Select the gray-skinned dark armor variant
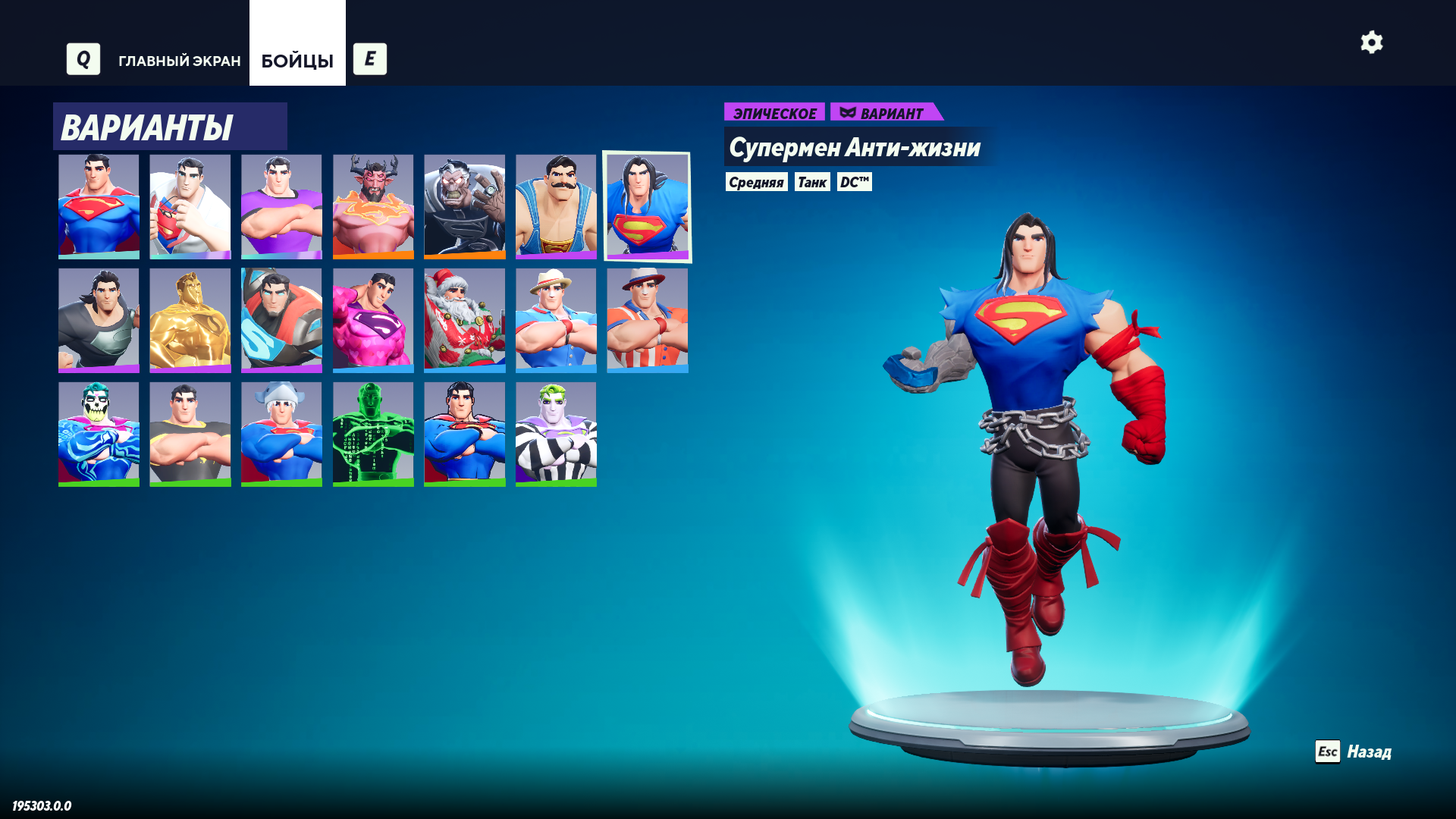This screenshot has height=819, width=1456. 464,206
